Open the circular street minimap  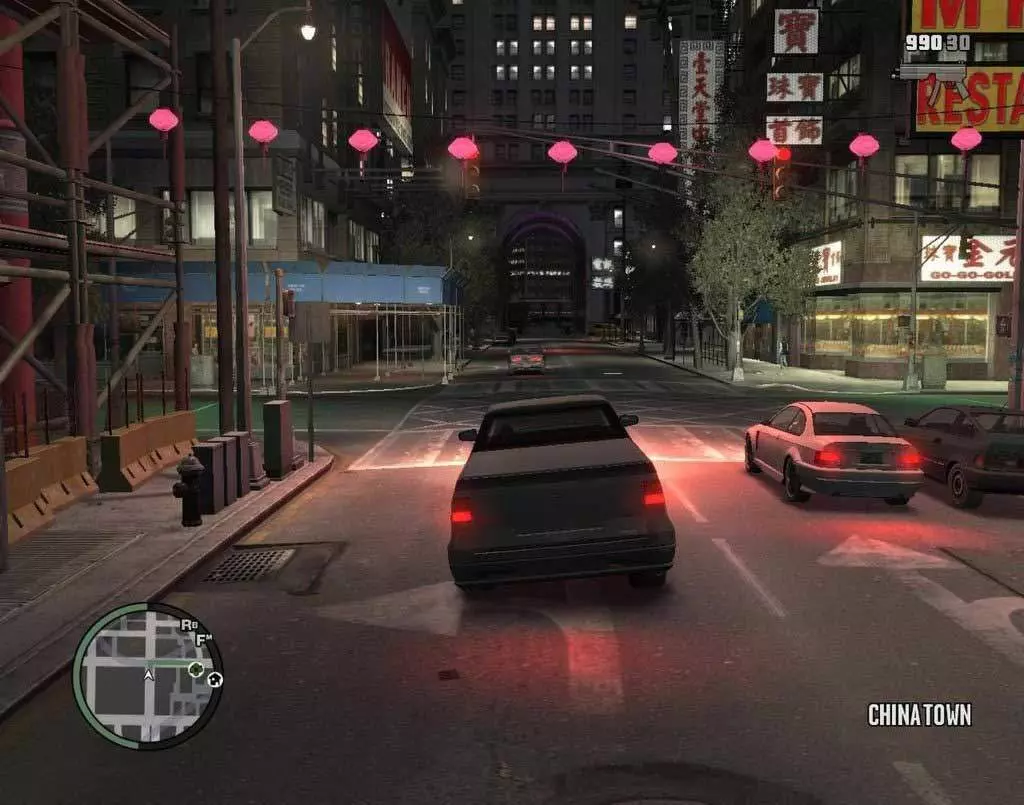[147, 675]
